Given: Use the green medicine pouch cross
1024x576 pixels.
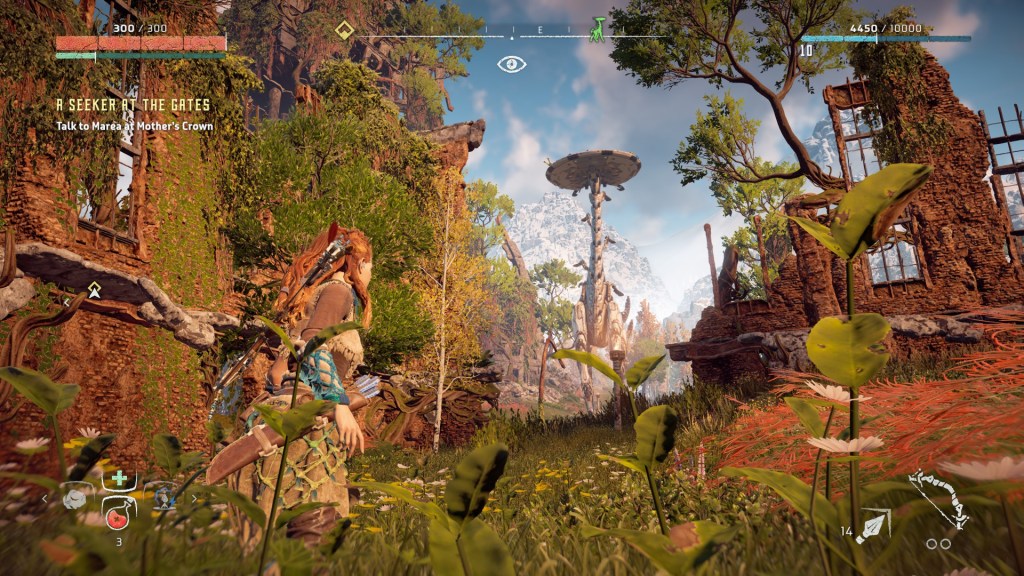Looking at the screenshot, I should [x=117, y=479].
